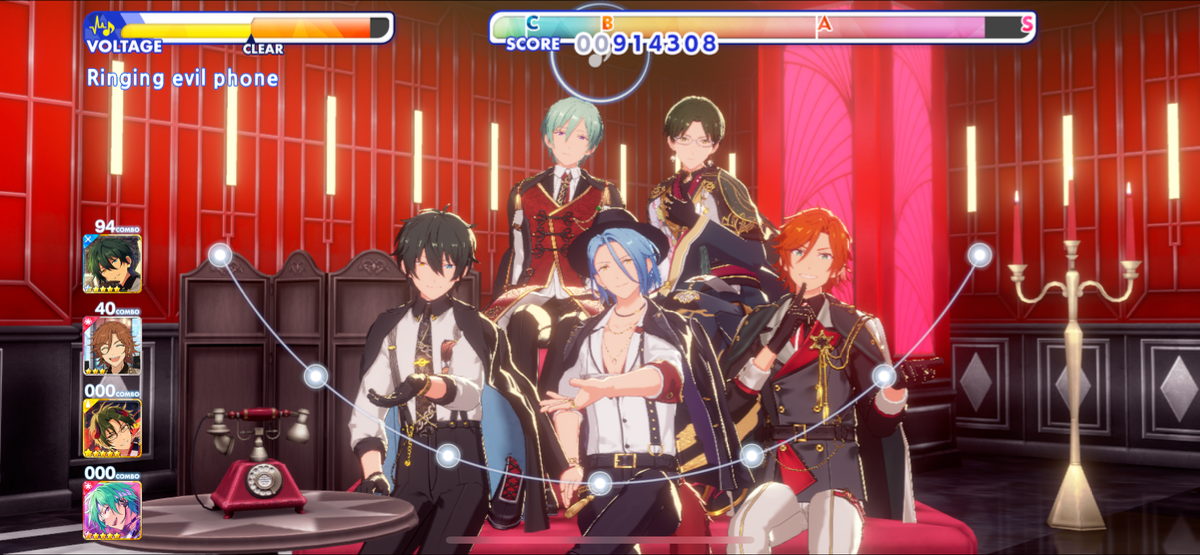Choose the teal-haired character skill card
This screenshot has height=555, width=1200.
[112, 510]
